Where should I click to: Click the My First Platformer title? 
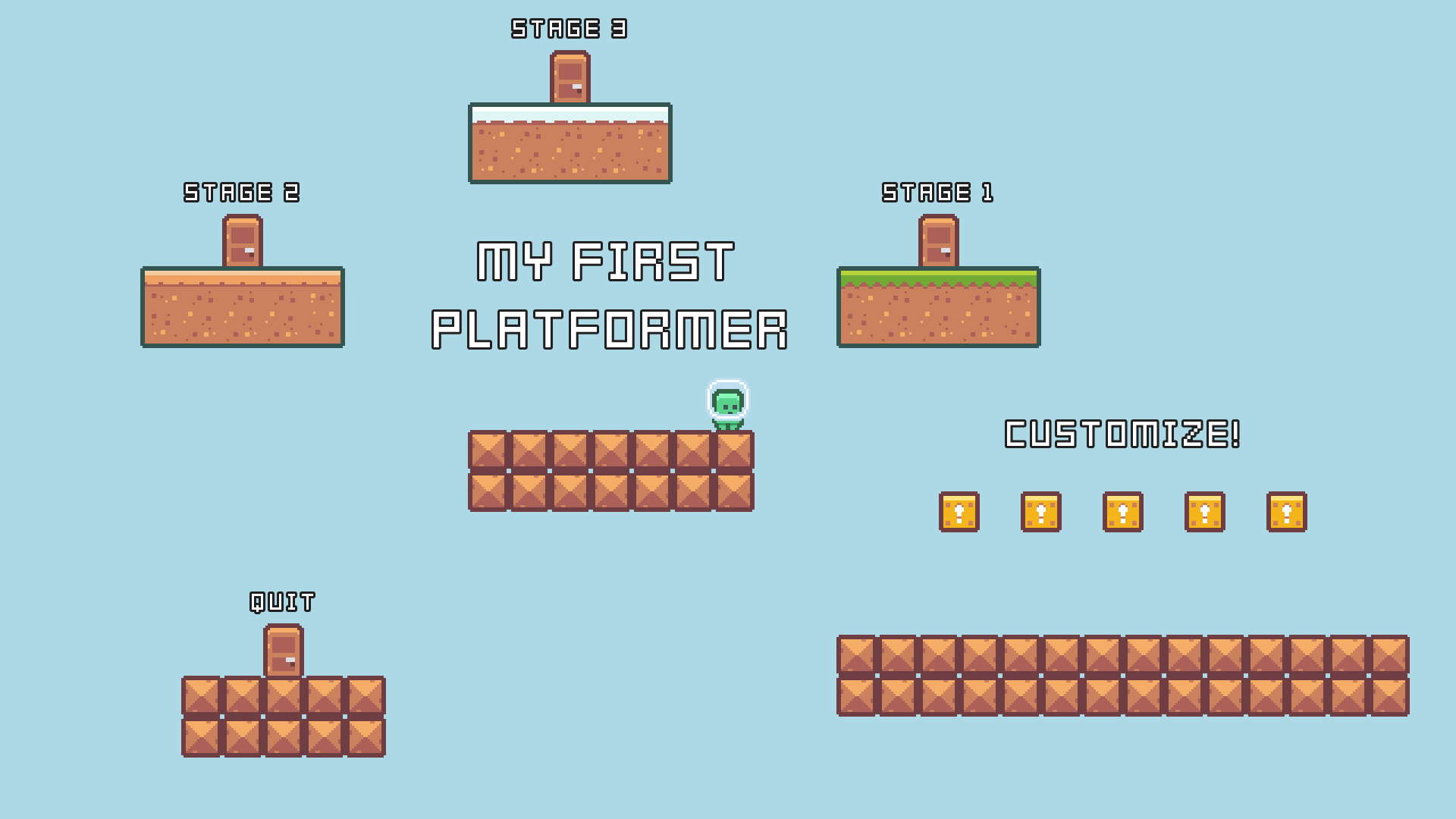coord(610,296)
